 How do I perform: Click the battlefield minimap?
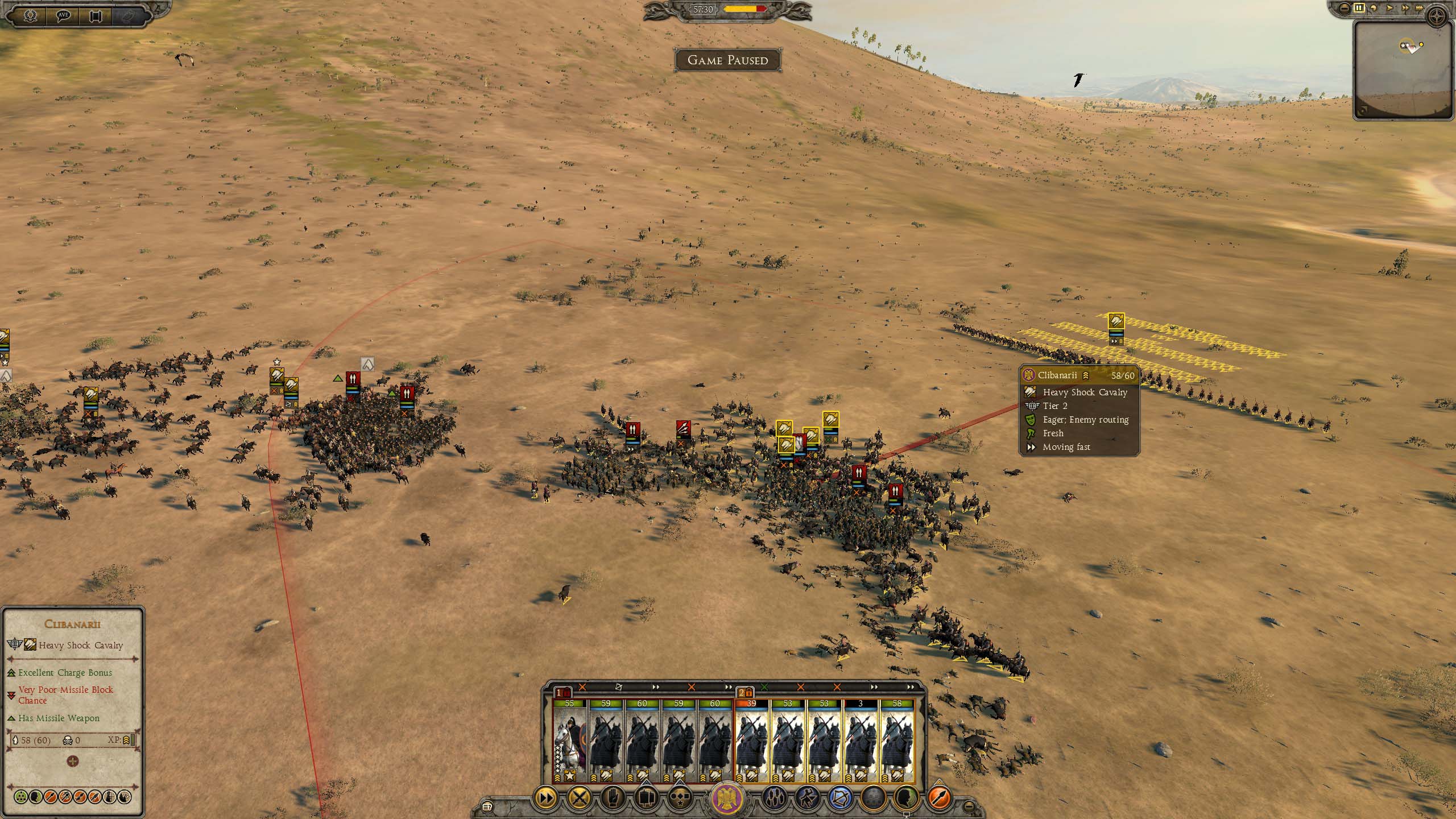pyautogui.click(x=1403, y=71)
